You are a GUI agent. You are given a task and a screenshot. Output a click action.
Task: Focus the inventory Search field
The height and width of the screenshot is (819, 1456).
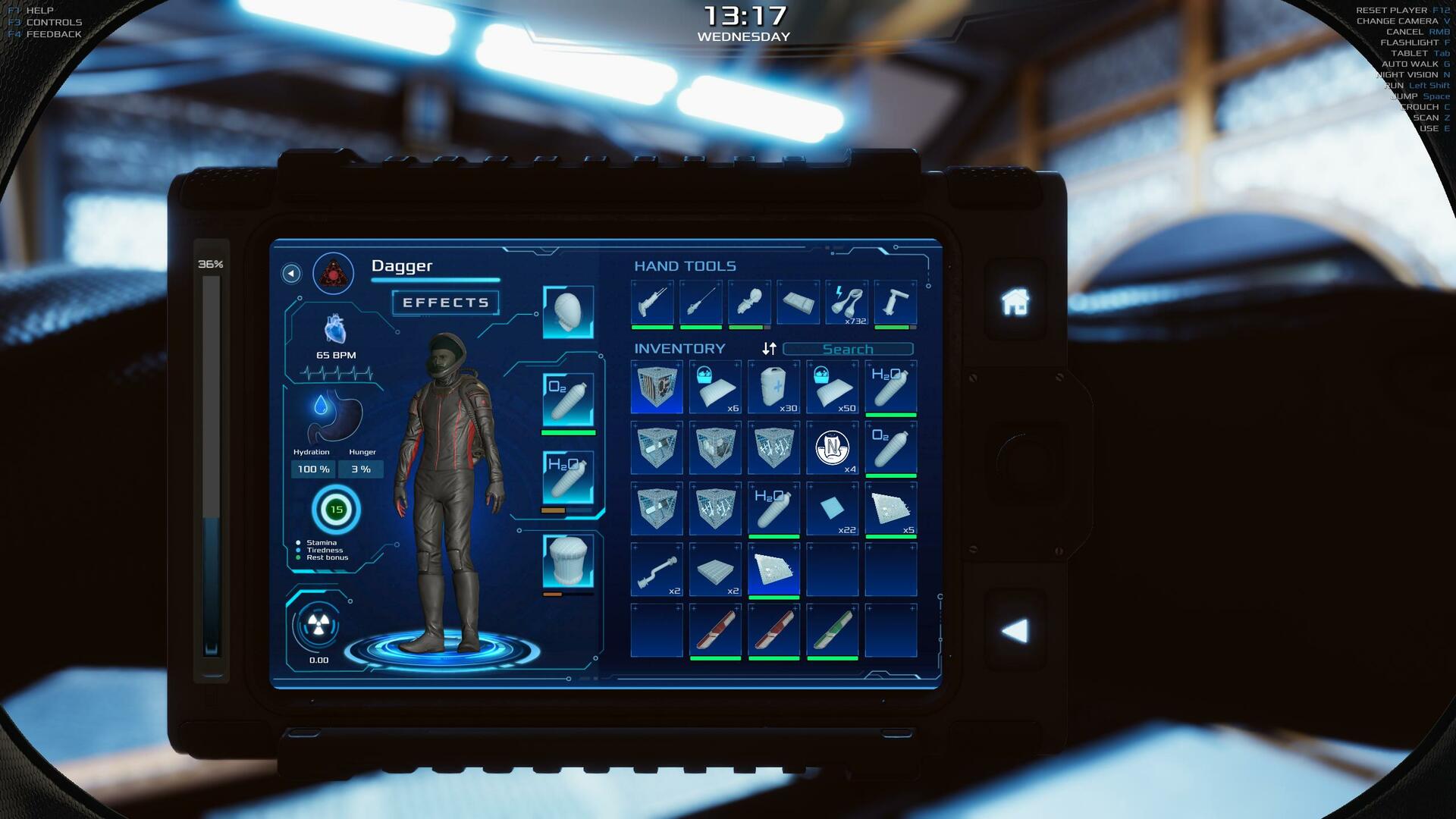pos(848,349)
